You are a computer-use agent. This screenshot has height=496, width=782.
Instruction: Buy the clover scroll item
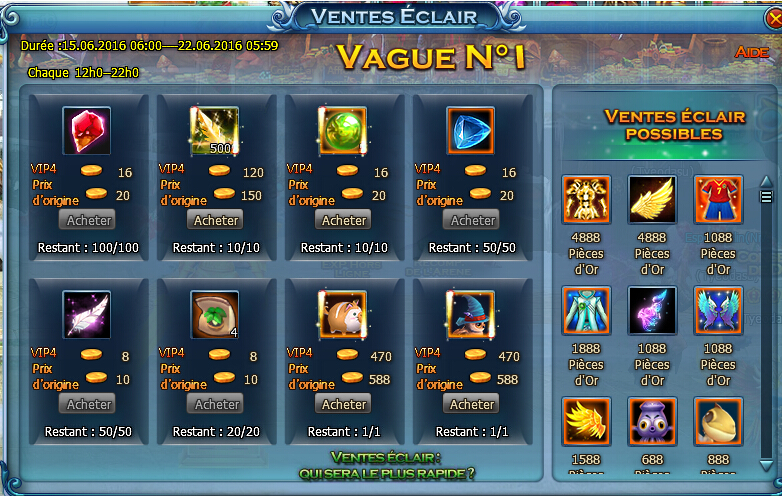(216, 404)
